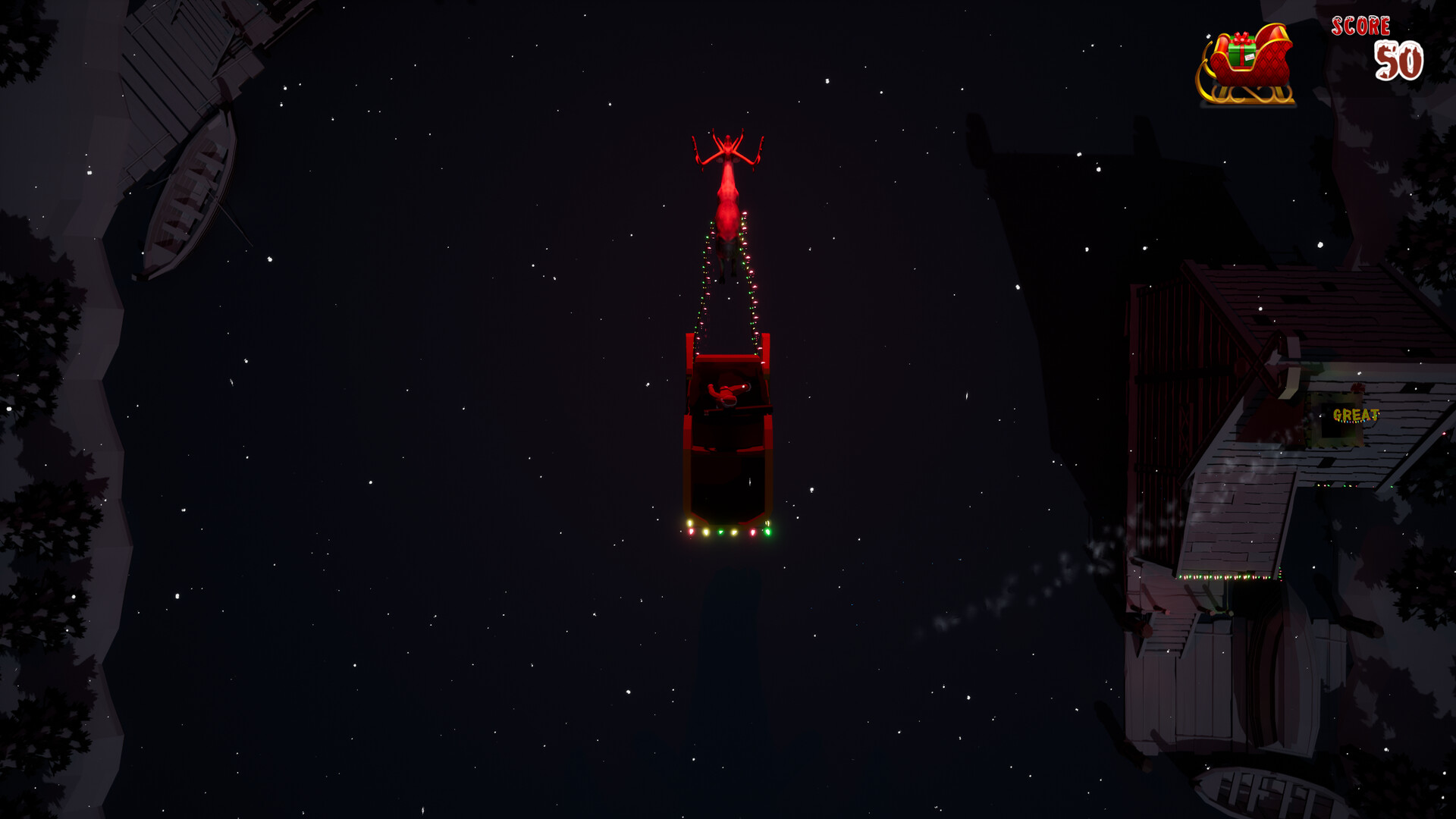Viewport: 1456px width, 819px height.
Task: Click the SCORE label in the HUD
Action: (1360, 25)
